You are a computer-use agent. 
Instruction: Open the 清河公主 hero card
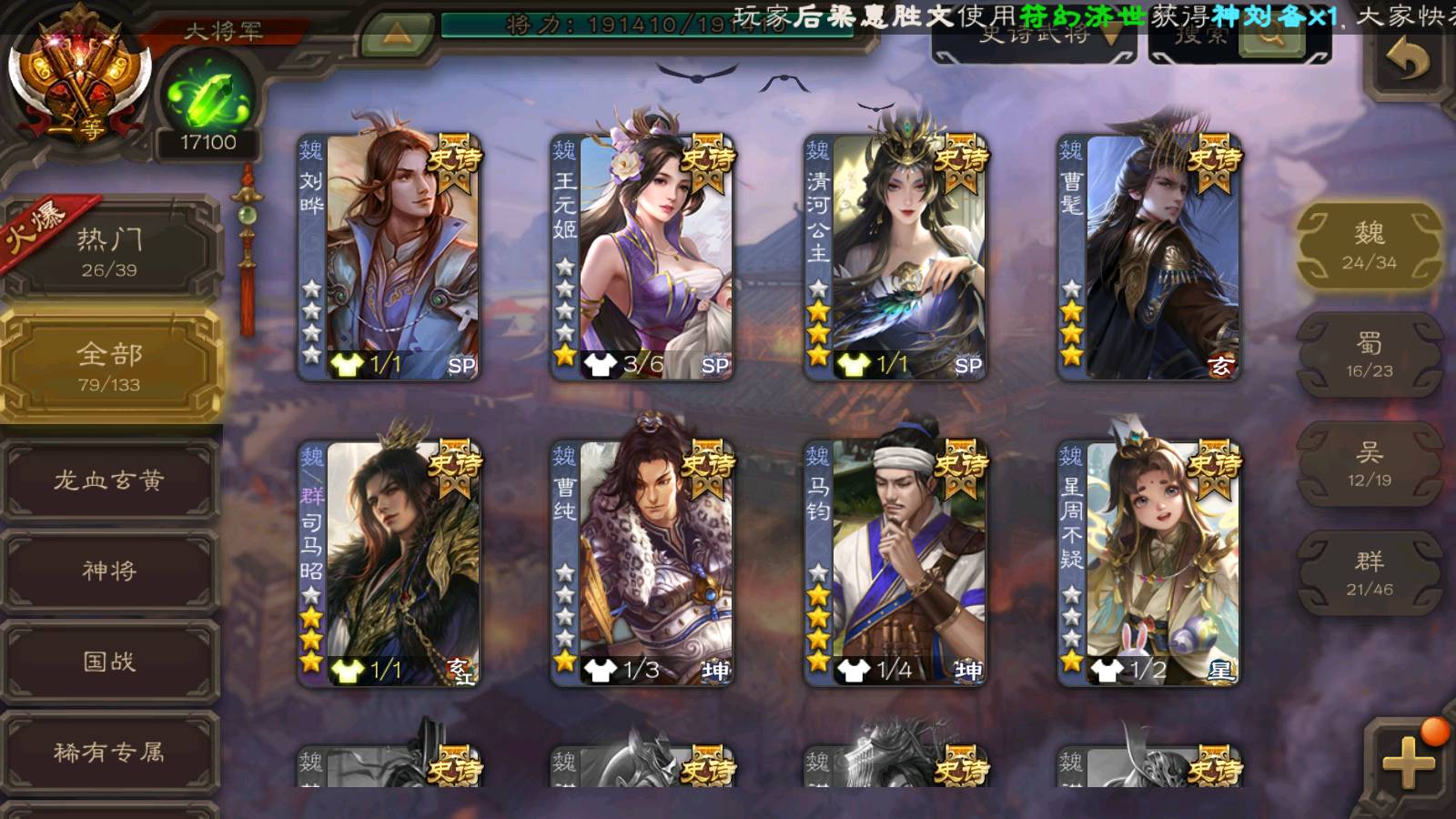coord(895,257)
